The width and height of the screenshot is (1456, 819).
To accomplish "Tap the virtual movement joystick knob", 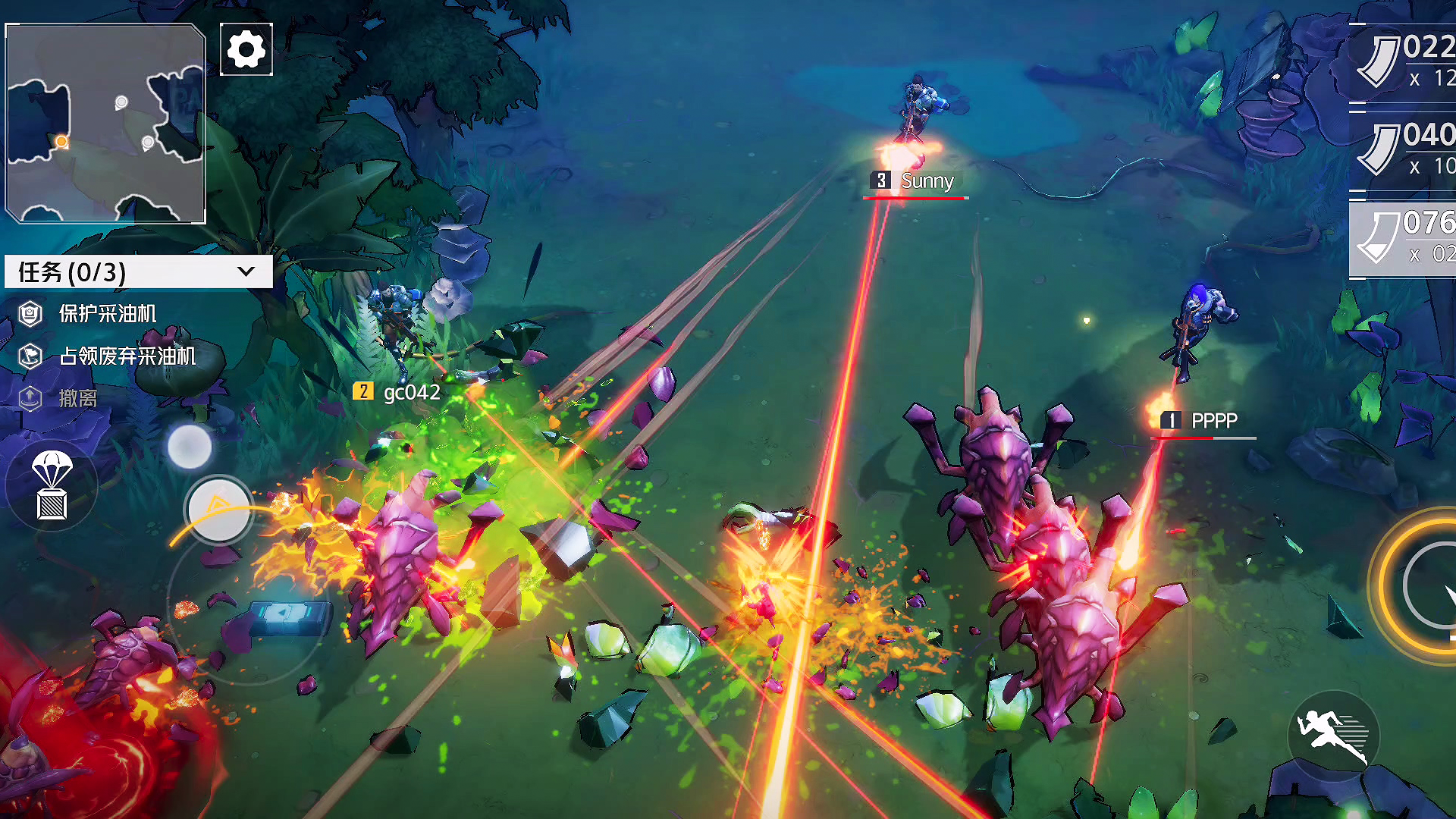I will click(219, 511).
